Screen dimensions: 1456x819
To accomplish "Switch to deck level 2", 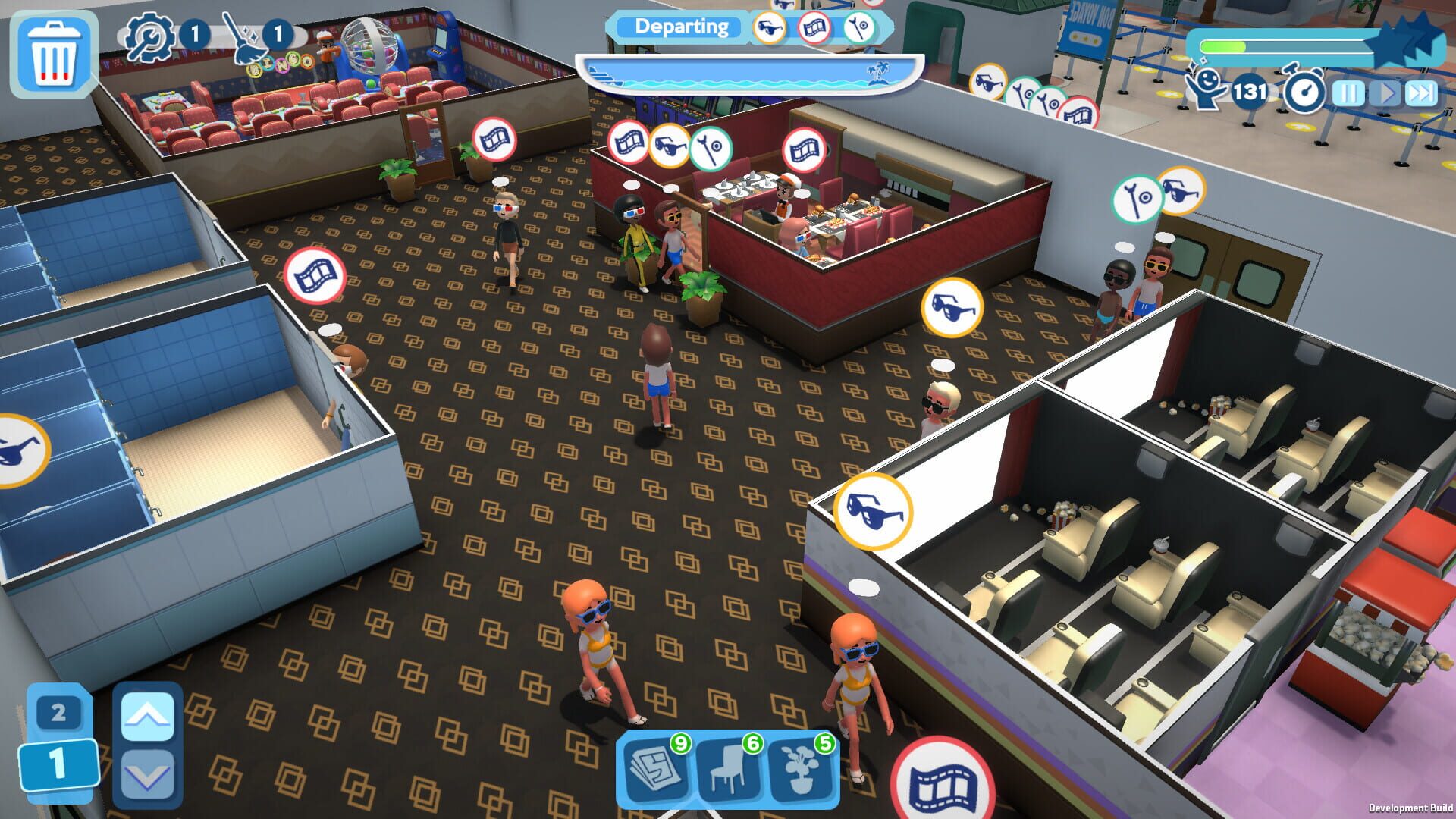I will coord(57,713).
